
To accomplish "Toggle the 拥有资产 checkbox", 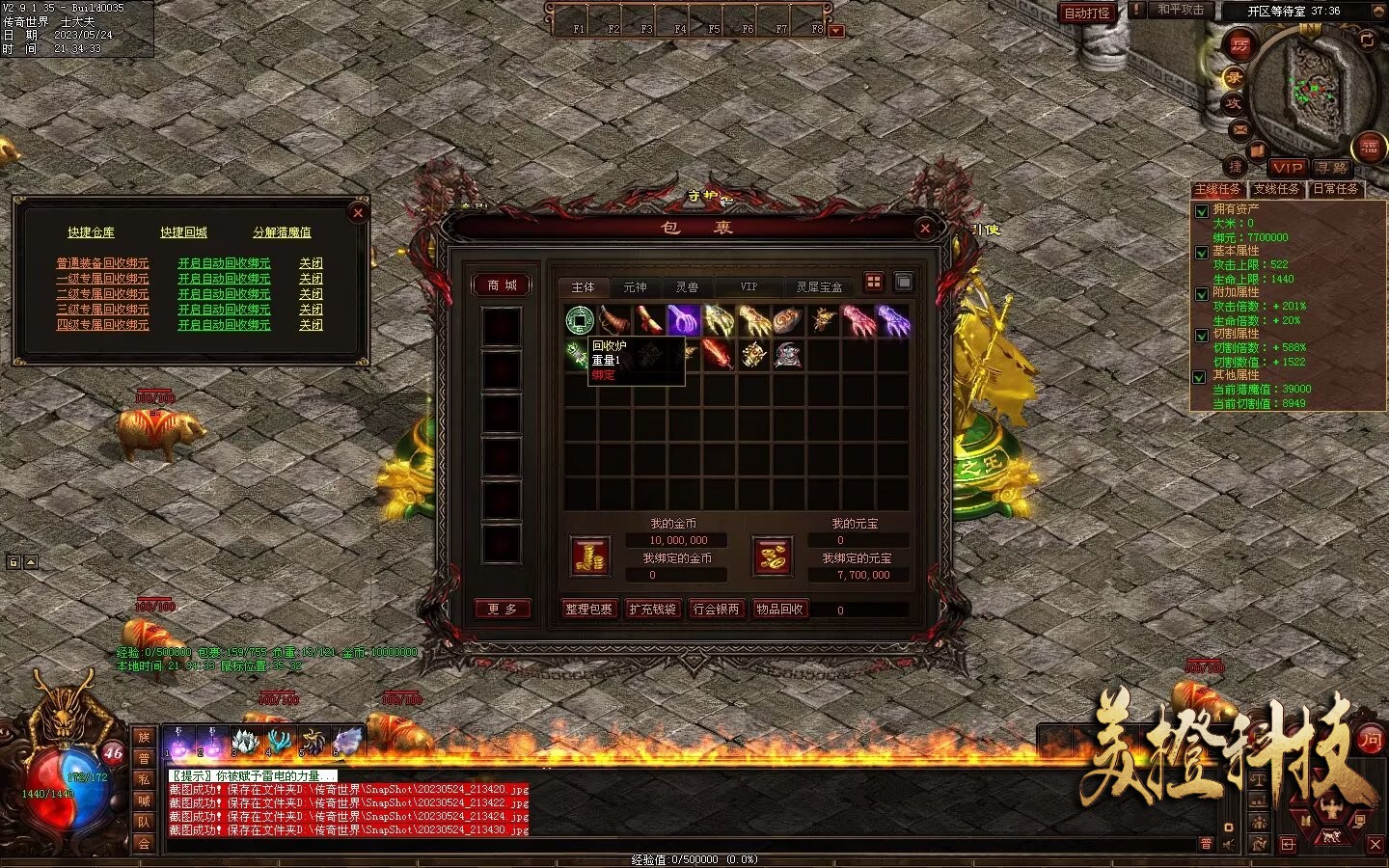I will (1202, 211).
